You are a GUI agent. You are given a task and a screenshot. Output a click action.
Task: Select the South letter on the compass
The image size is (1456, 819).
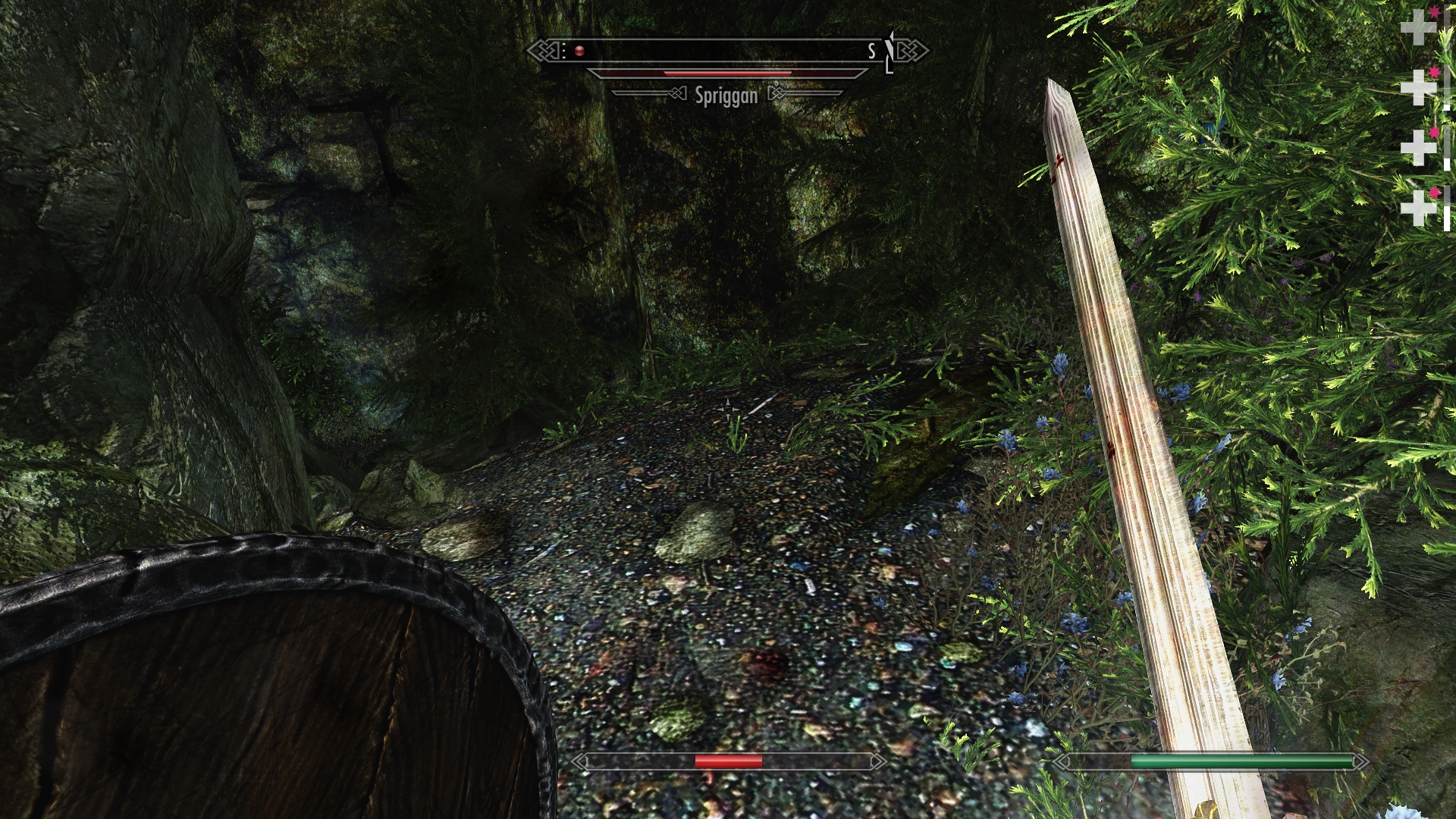tap(872, 51)
